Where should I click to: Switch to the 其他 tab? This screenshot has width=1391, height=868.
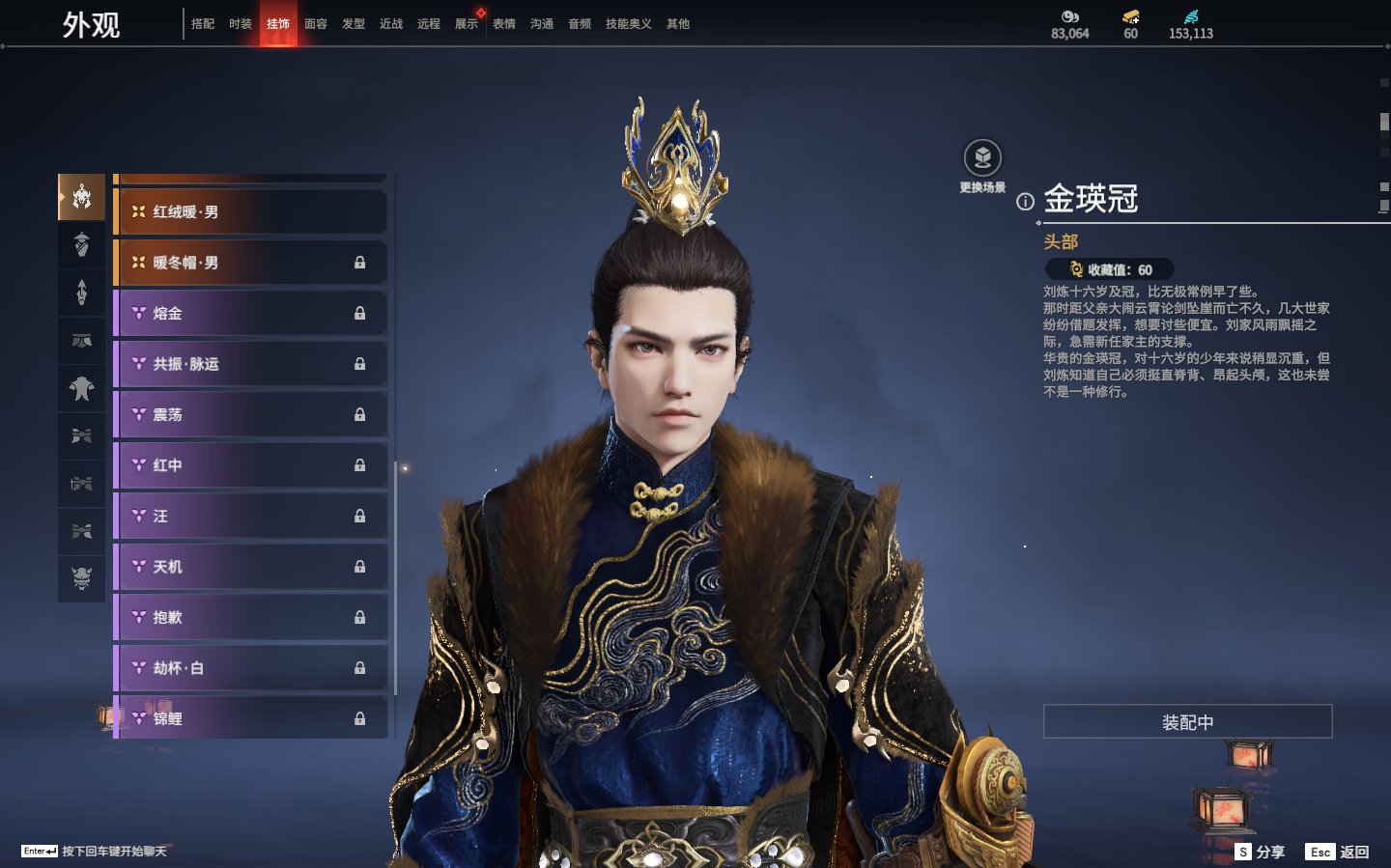tap(678, 24)
